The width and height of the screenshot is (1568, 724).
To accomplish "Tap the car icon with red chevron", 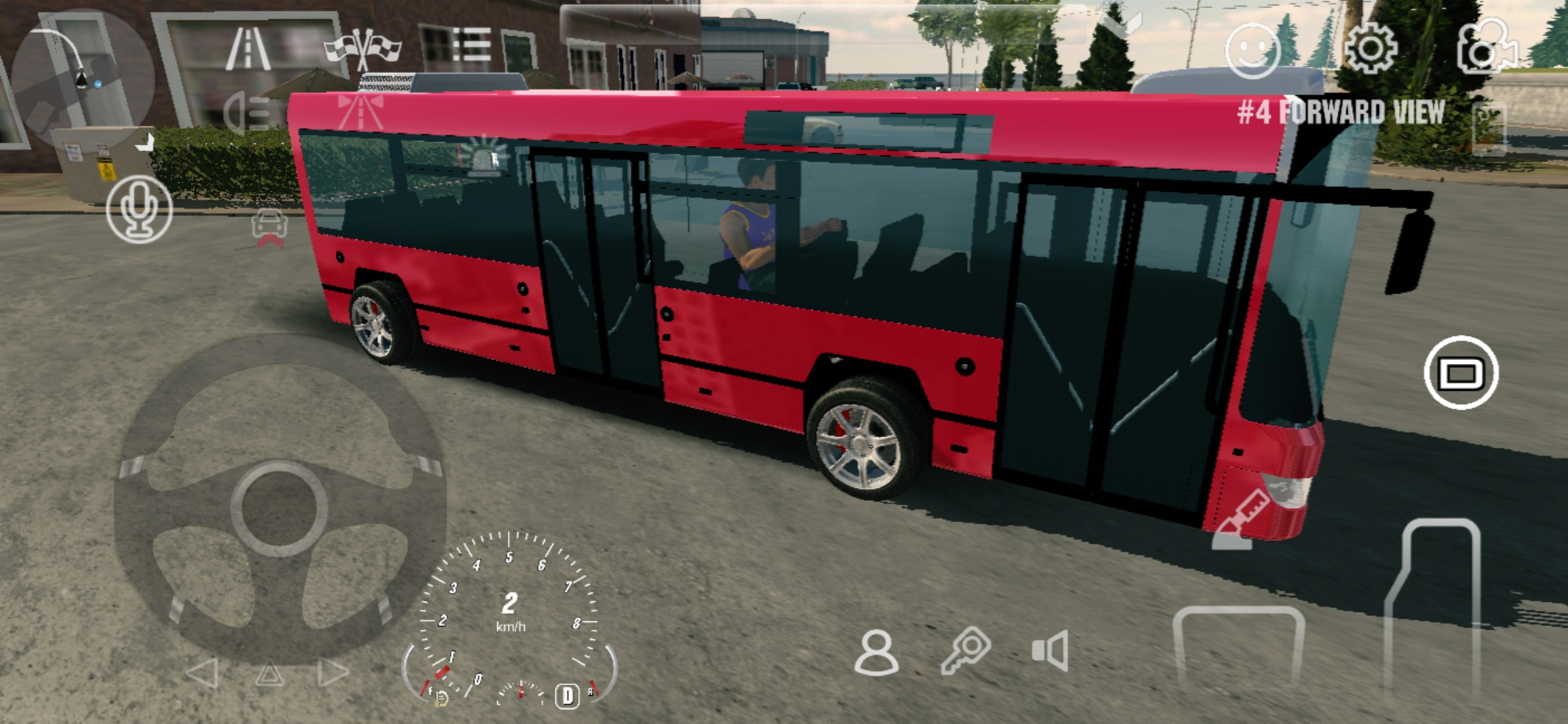I will [x=269, y=228].
